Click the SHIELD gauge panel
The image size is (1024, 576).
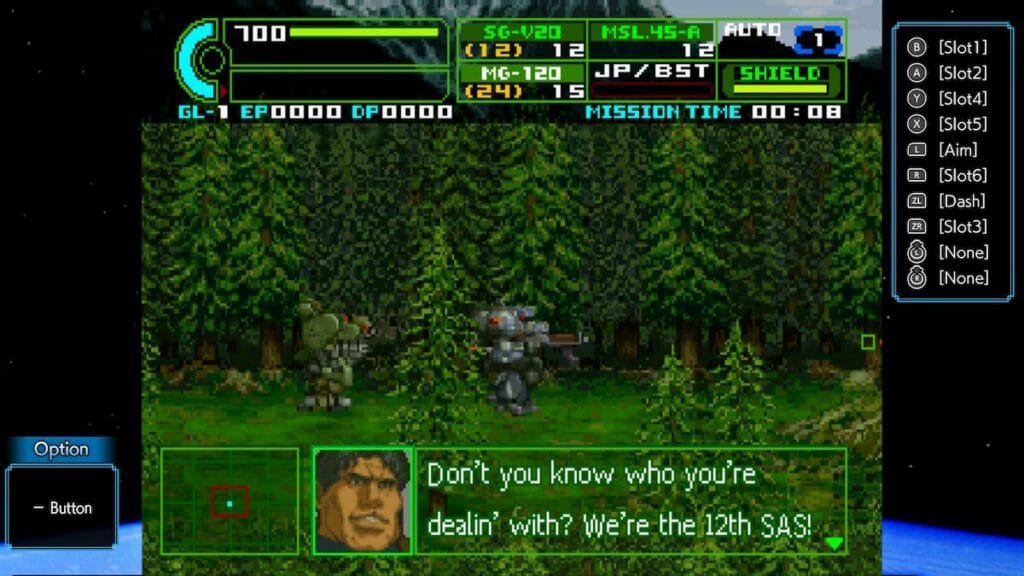pos(780,80)
